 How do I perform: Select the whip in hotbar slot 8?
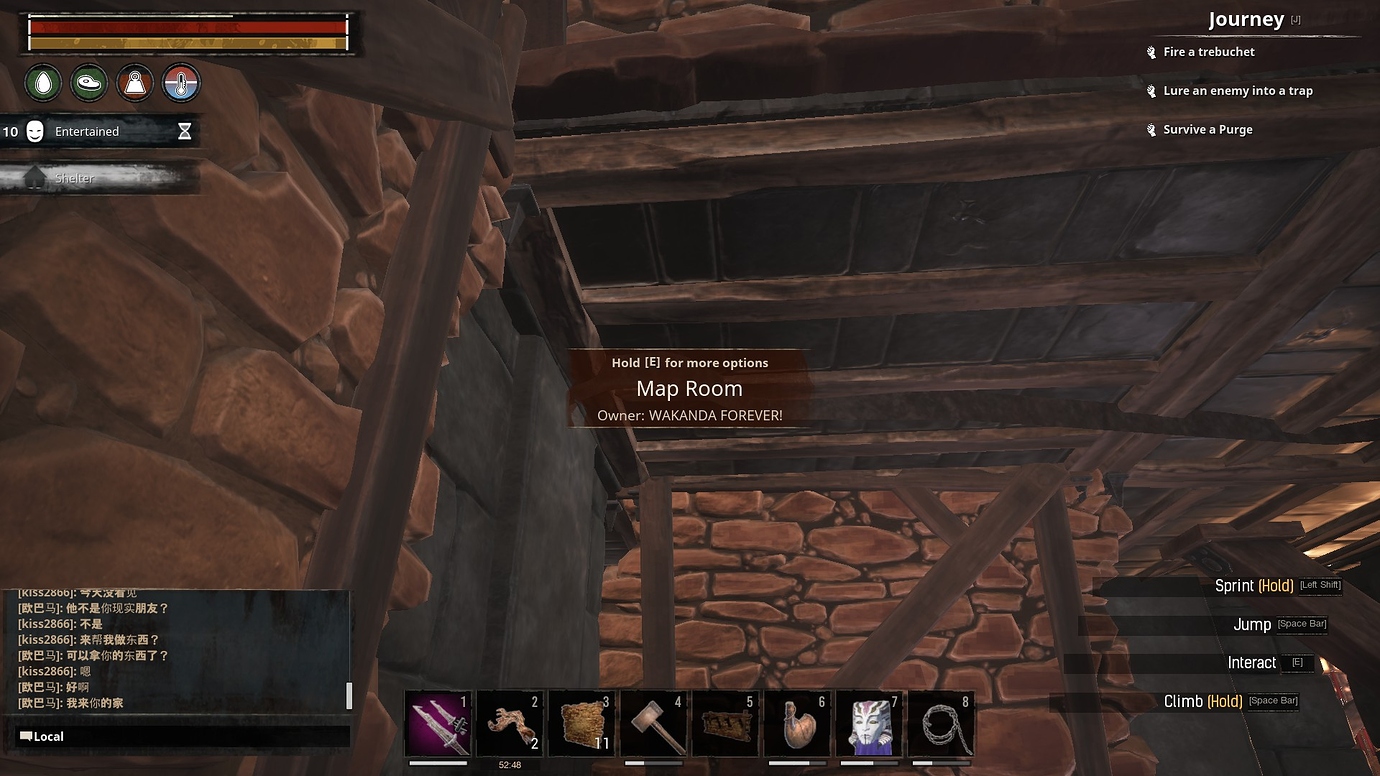(x=942, y=722)
